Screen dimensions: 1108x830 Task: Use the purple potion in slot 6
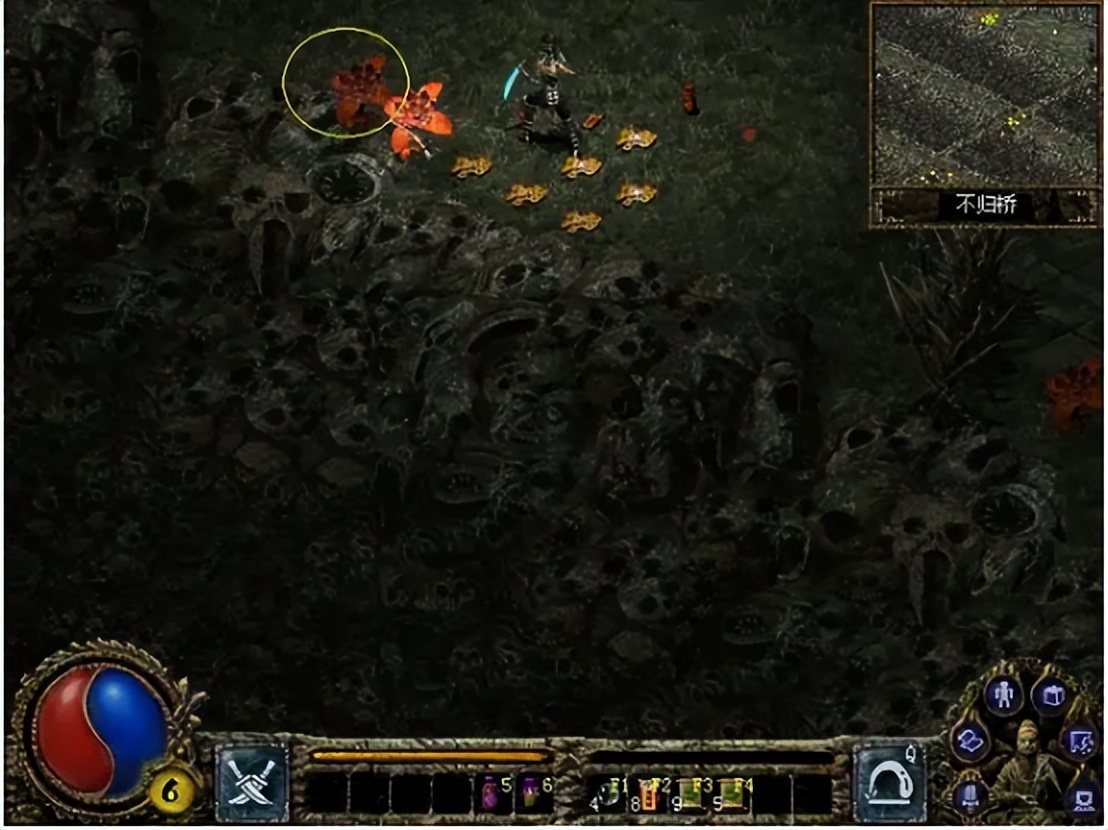tap(532, 794)
